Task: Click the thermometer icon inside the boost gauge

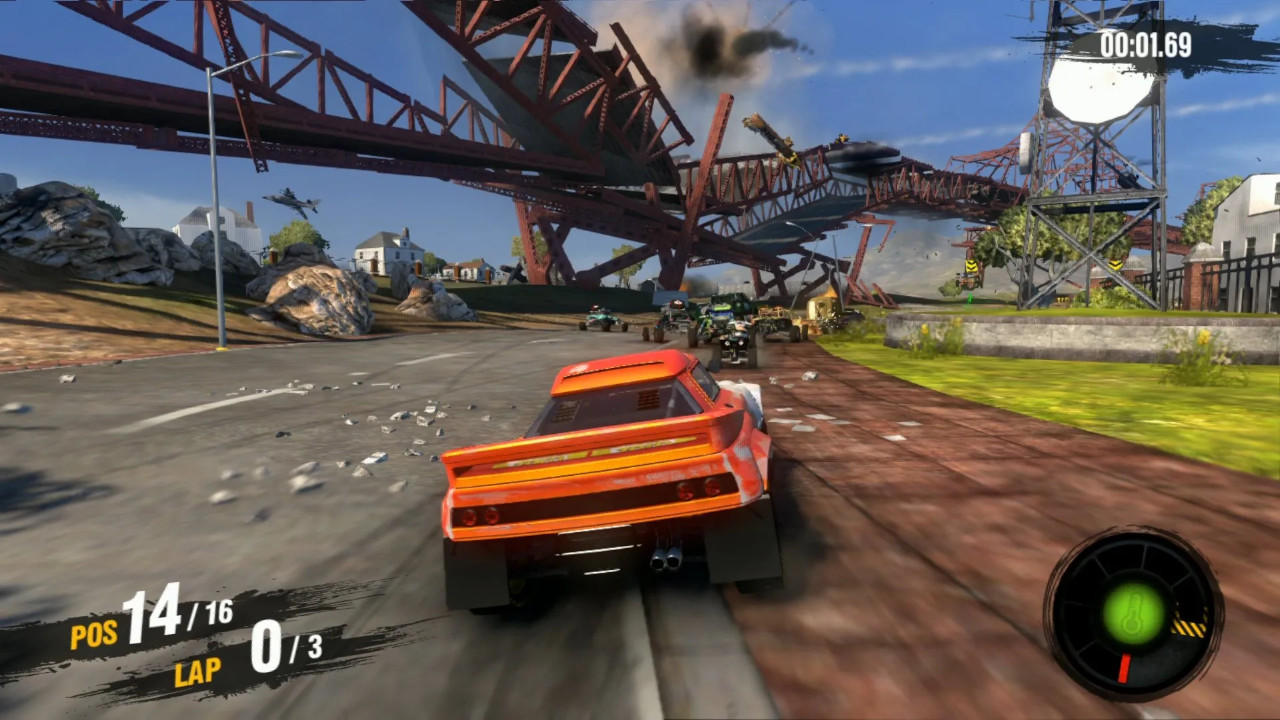Action: pos(1133,612)
